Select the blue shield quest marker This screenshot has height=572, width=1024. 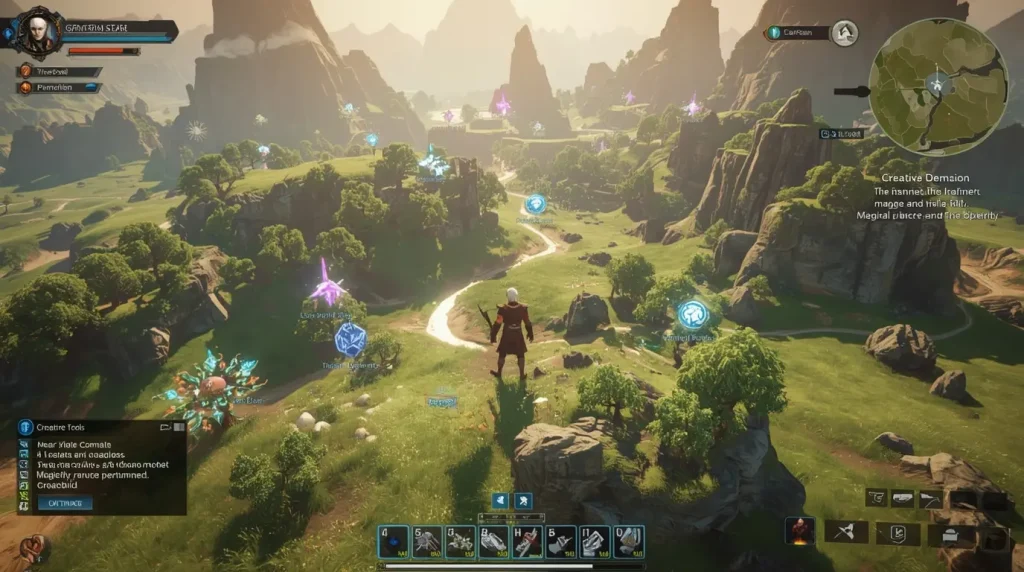349,340
